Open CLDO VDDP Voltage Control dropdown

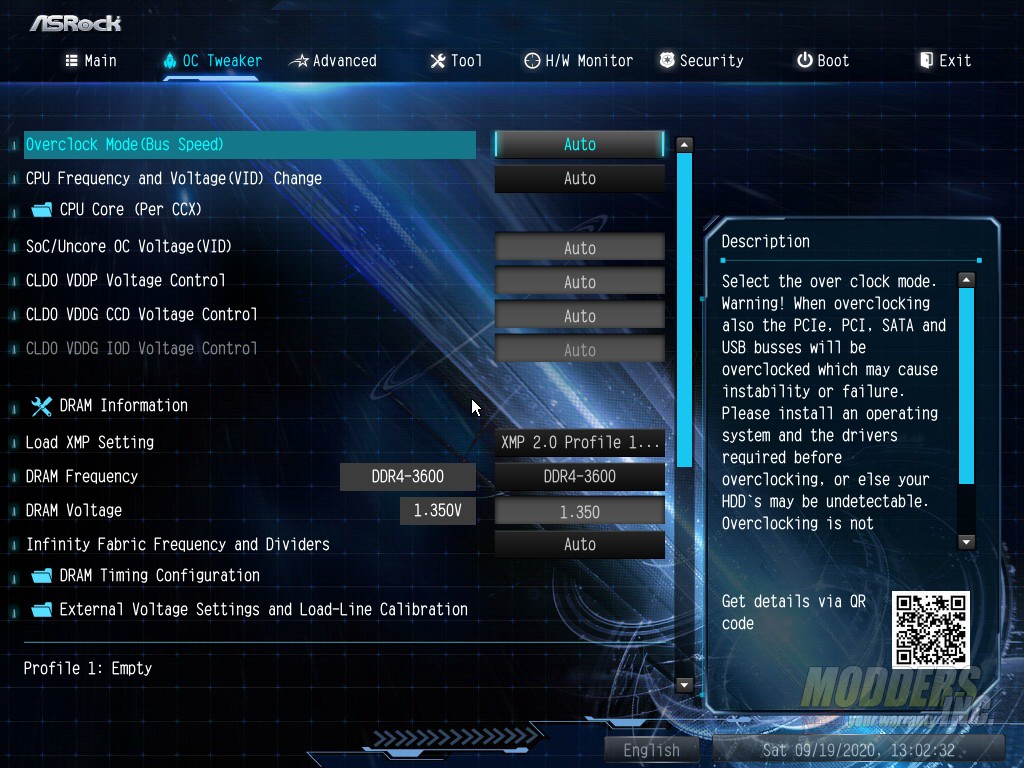tap(579, 282)
